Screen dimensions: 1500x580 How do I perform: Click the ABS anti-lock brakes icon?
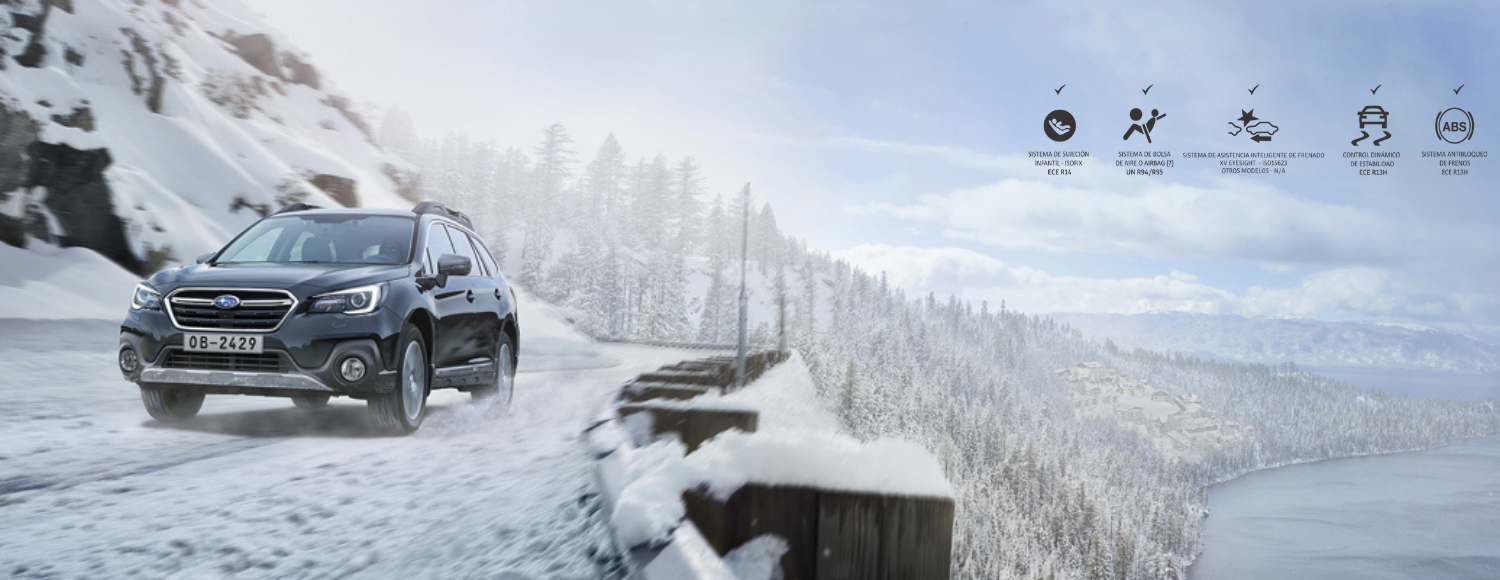(x=1454, y=126)
